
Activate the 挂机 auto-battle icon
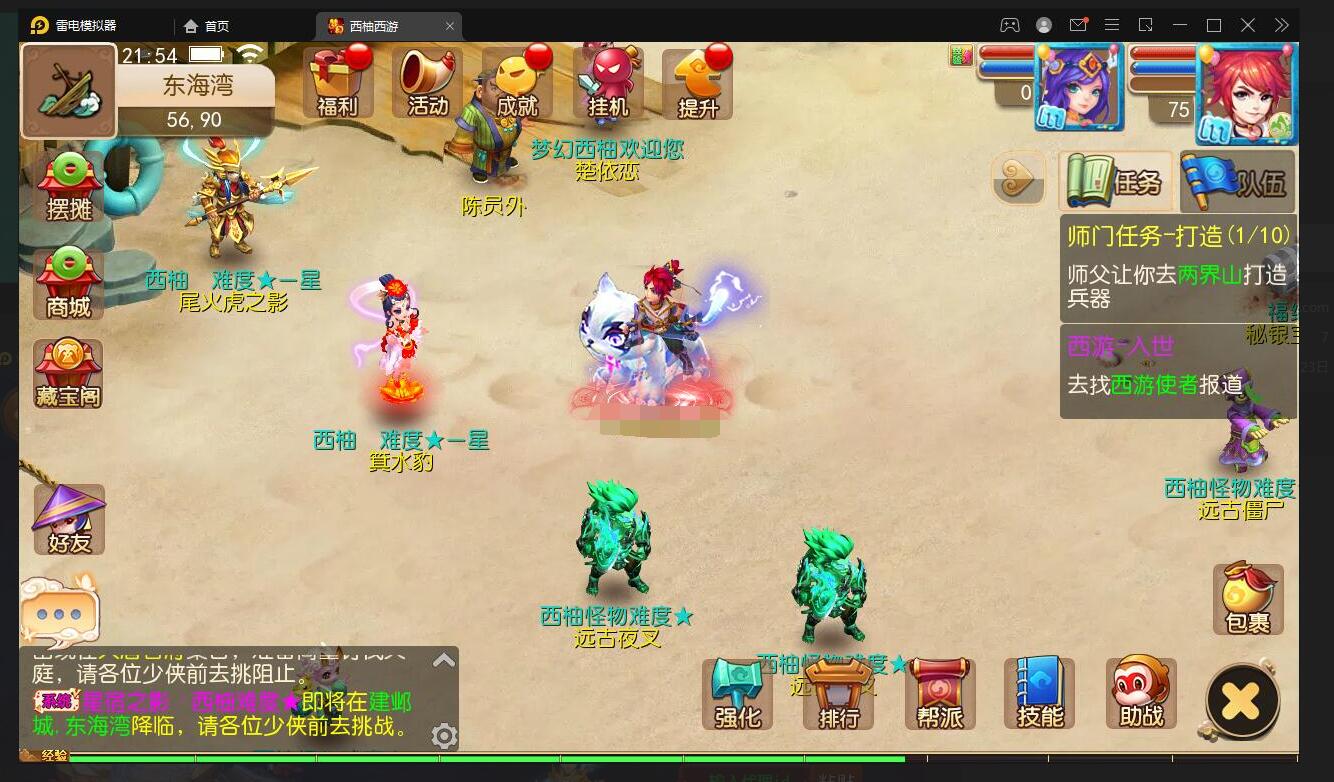point(607,82)
